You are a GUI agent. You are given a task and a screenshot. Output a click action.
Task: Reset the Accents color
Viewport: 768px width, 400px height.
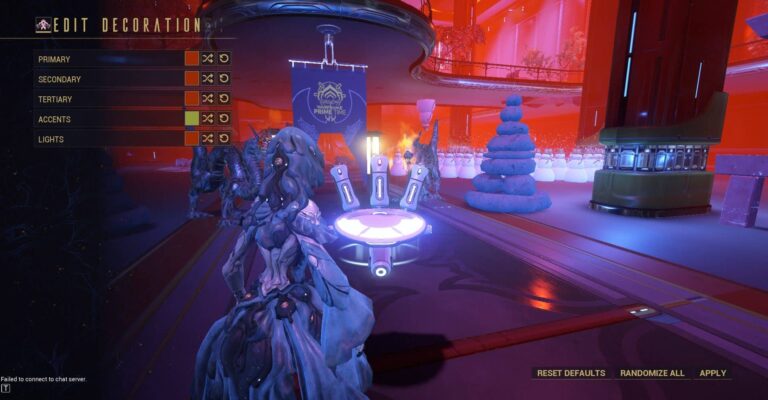224,119
